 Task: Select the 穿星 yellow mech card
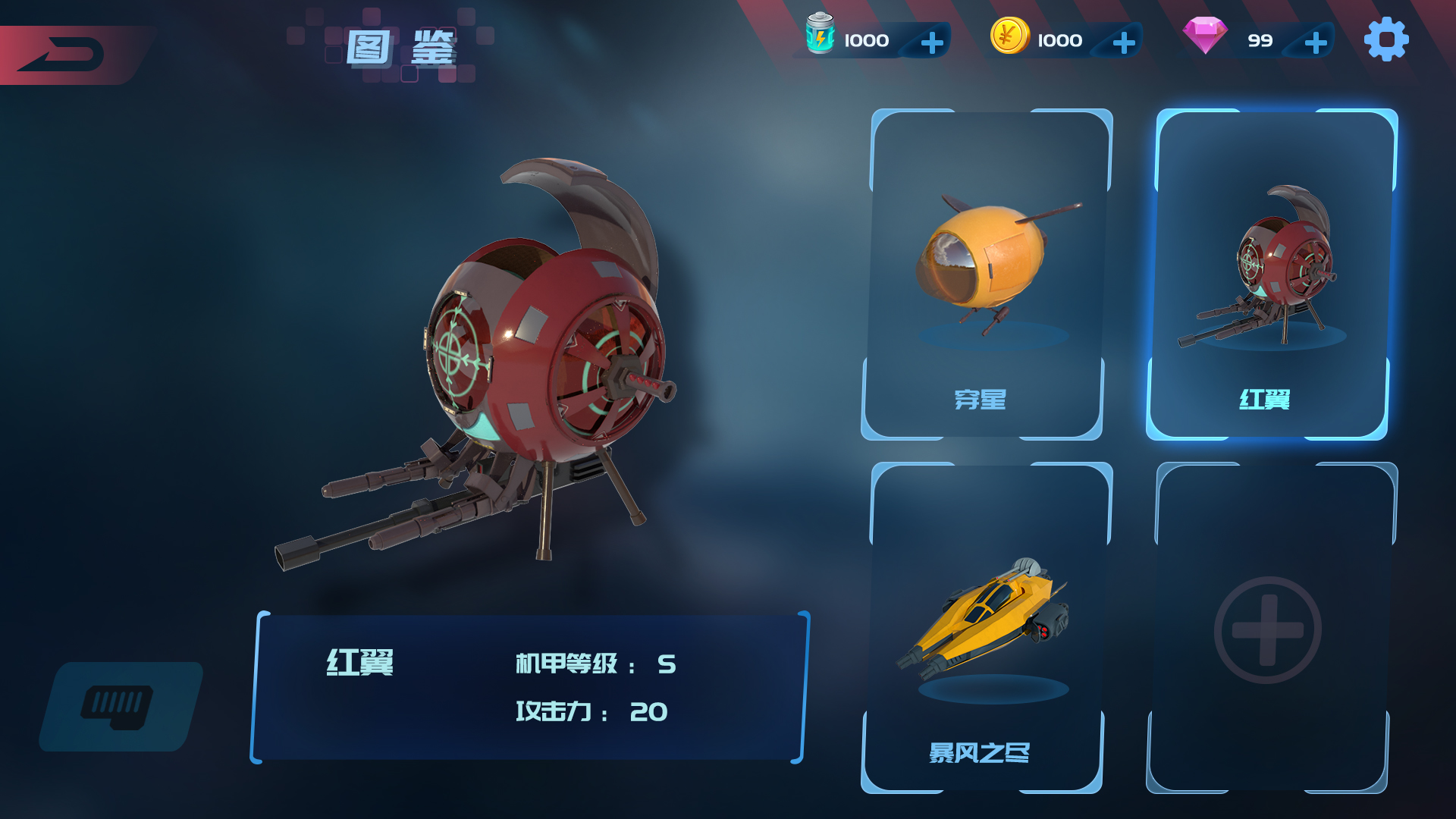tap(984, 275)
